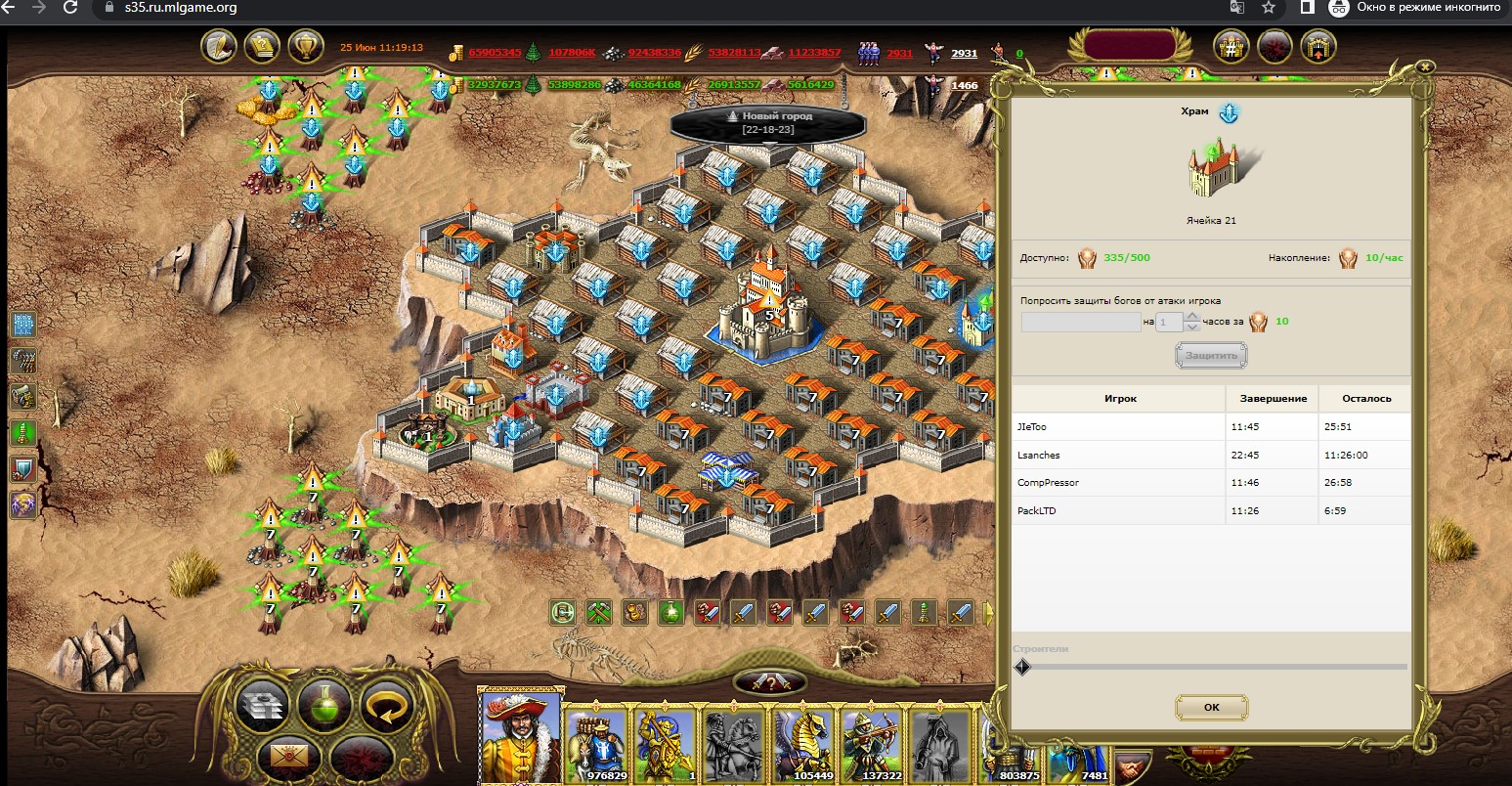This screenshot has height=786, width=1512.
Task: Open the quill and scroll icon
Action: click(220, 46)
